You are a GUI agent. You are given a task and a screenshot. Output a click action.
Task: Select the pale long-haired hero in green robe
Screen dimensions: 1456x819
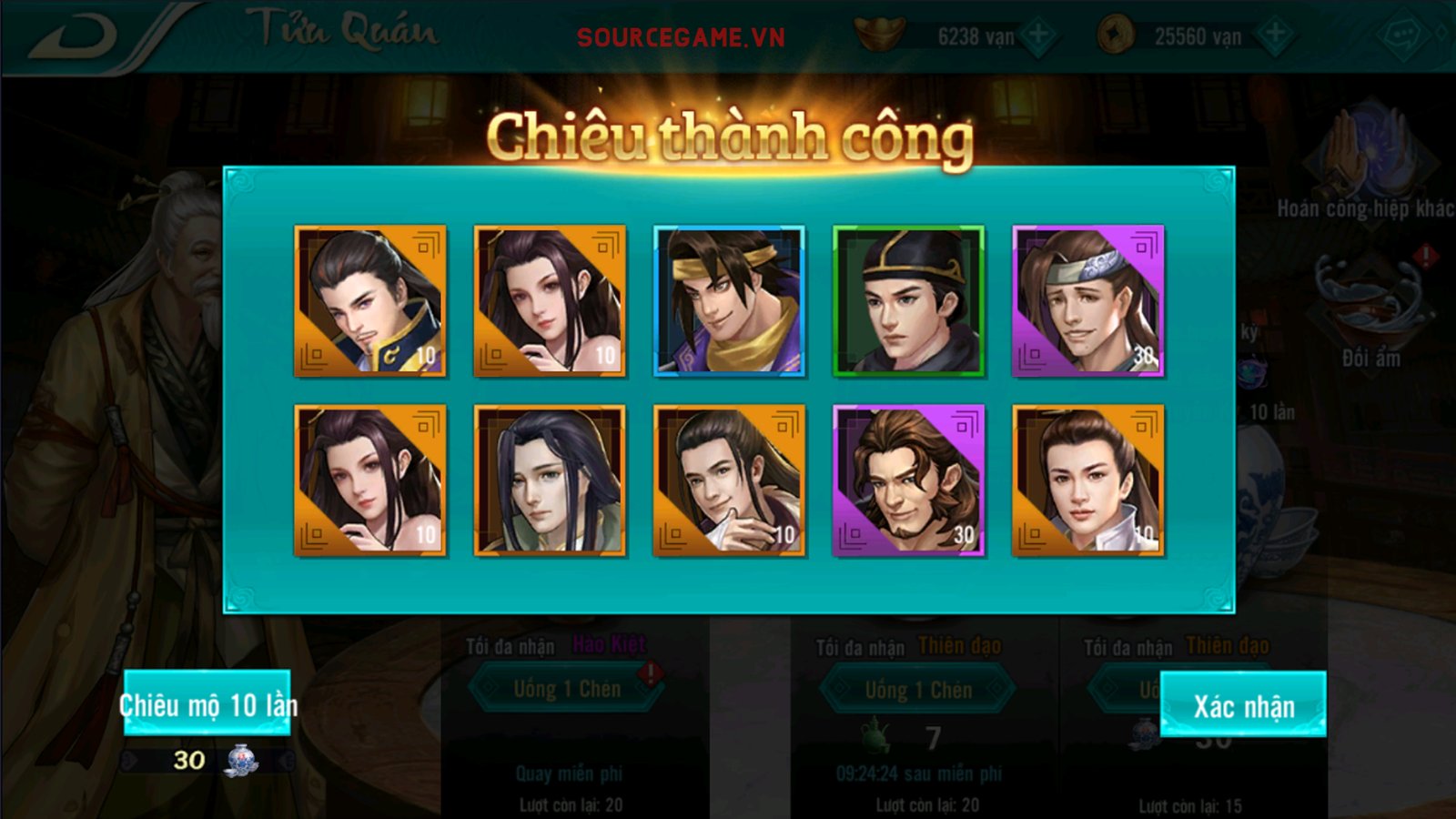point(550,480)
